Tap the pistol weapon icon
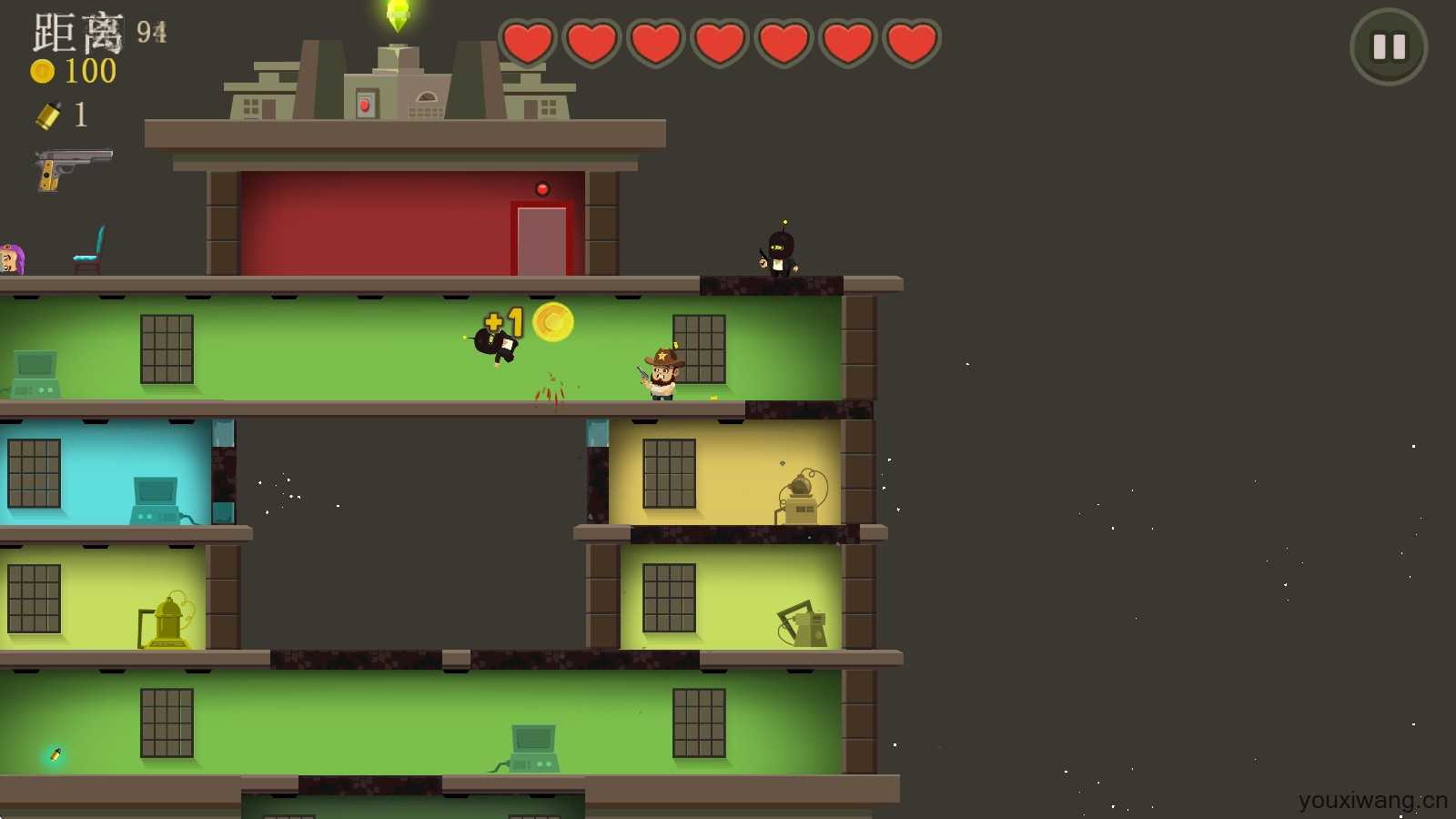The width and height of the screenshot is (1456, 819). click(73, 168)
